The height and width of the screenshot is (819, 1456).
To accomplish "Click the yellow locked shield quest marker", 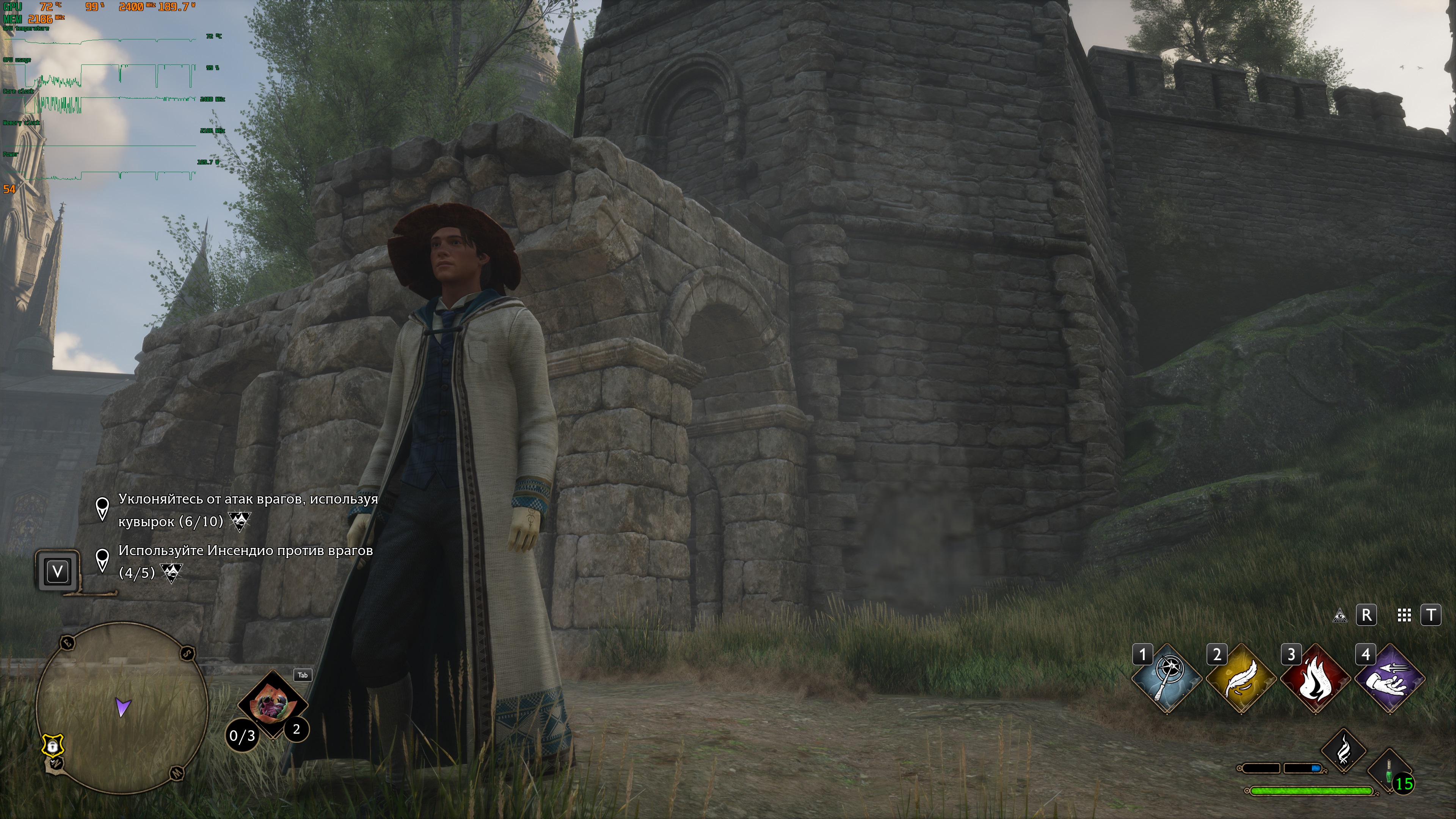I will (x=53, y=746).
